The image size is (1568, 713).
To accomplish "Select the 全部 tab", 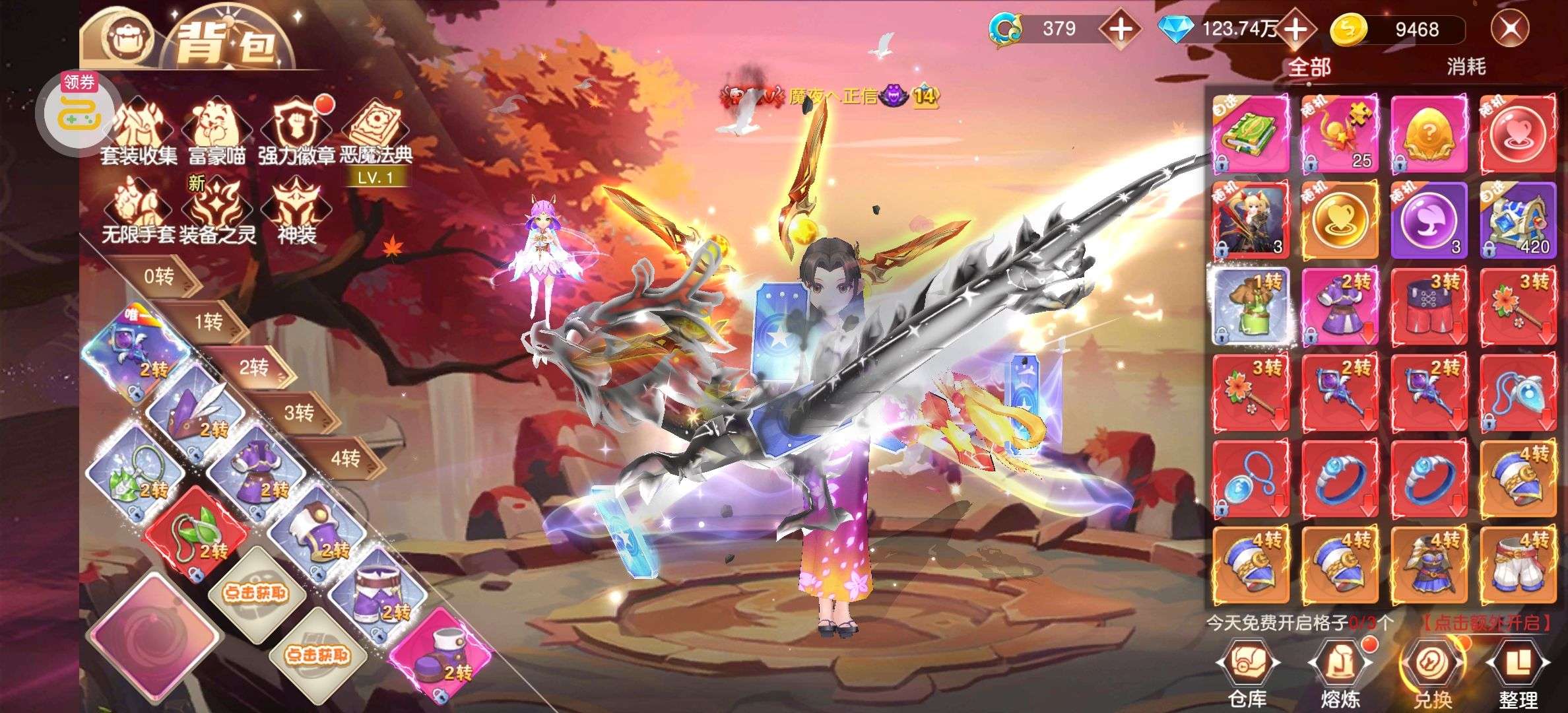I will click(x=1309, y=67).
